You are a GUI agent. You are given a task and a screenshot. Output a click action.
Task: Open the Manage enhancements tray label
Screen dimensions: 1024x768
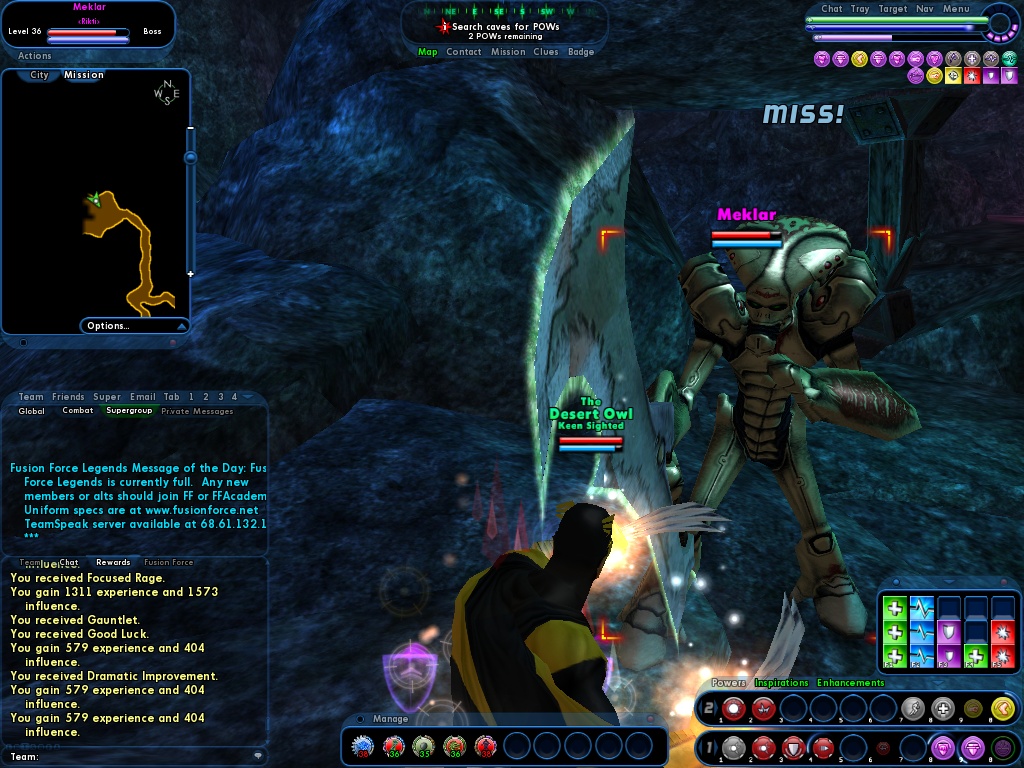tap(390, 719)
